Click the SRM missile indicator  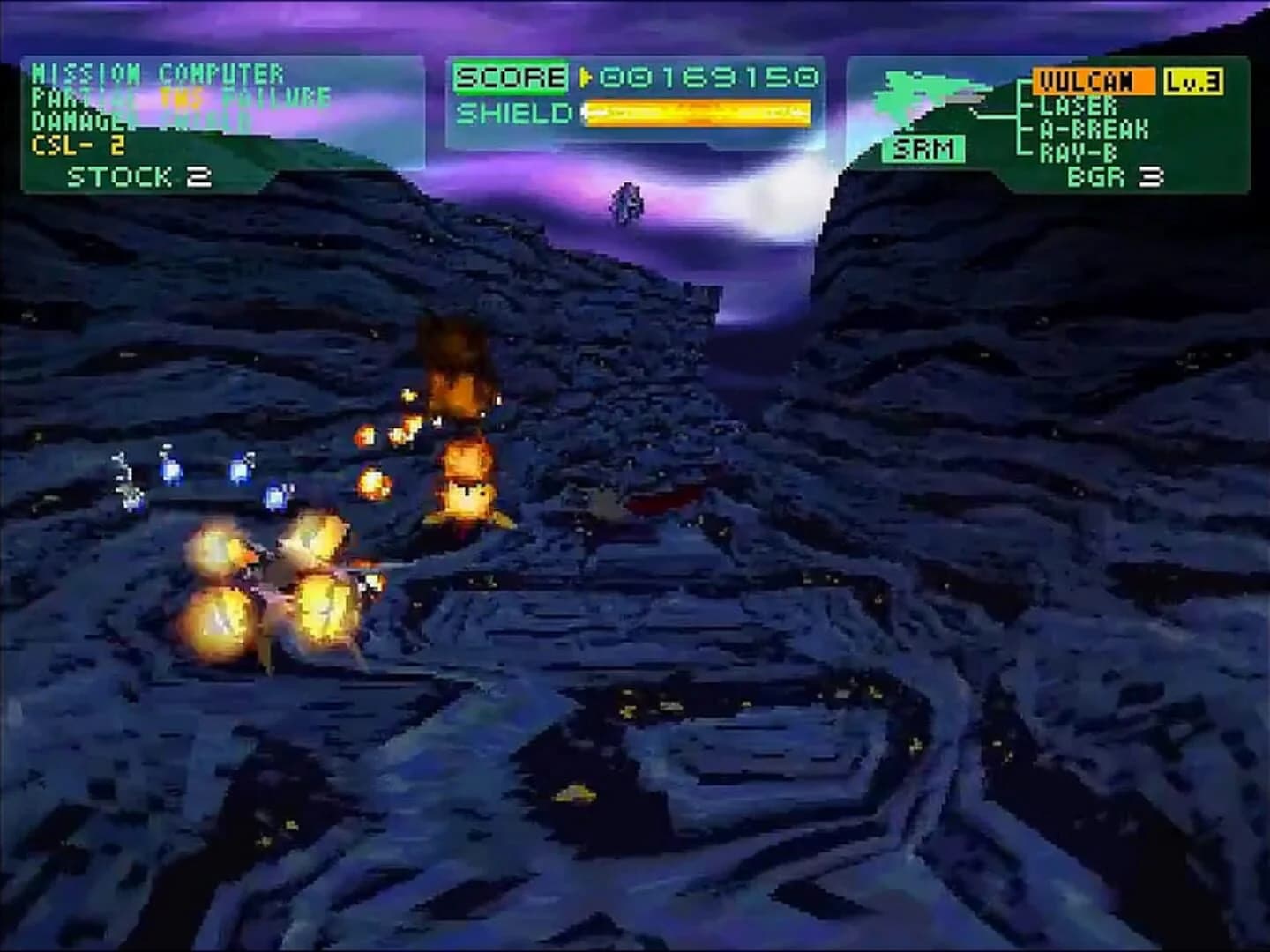pyautogui.click(x=923, y=150)
